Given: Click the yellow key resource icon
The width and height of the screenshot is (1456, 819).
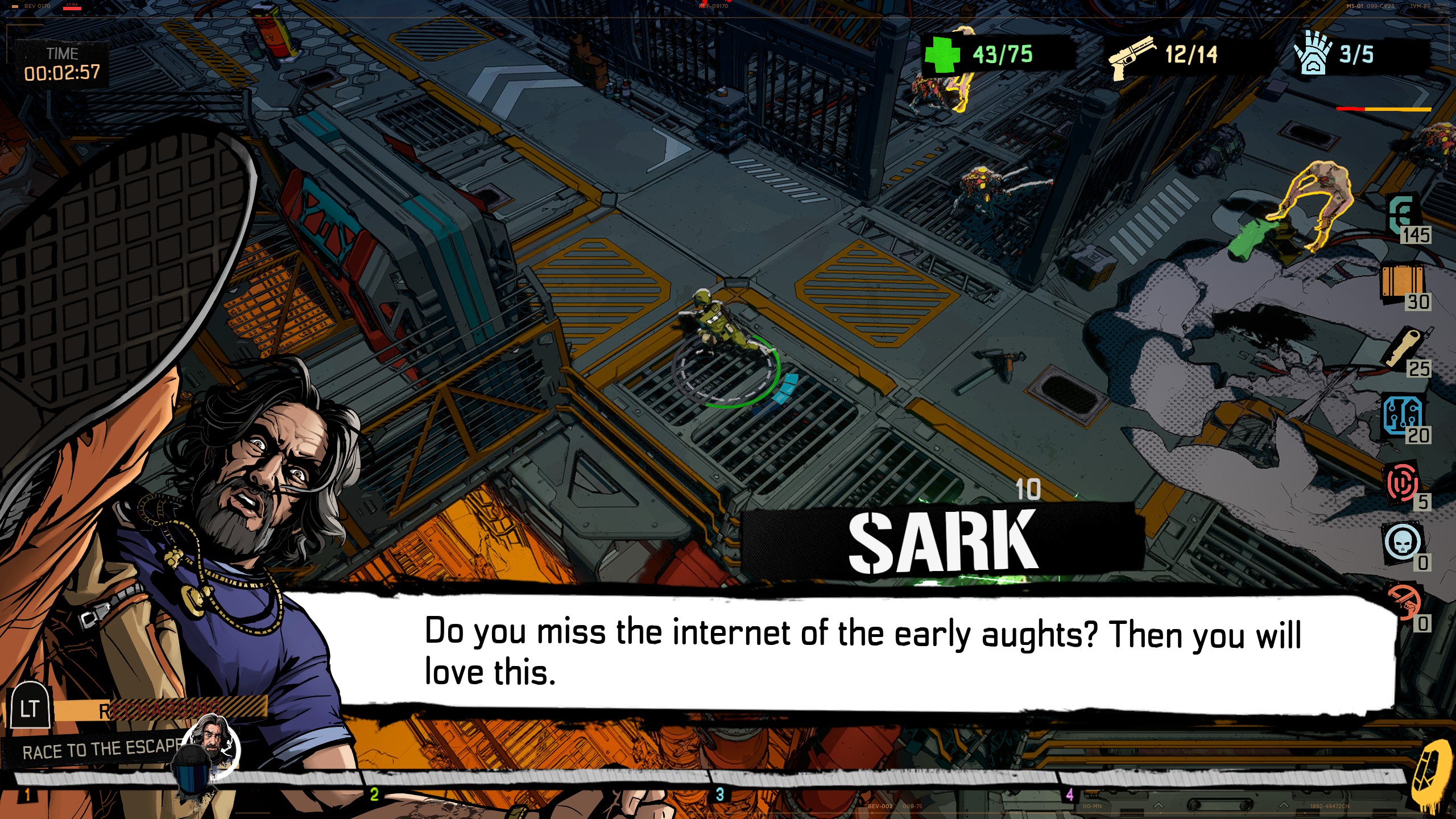Looking at the screenshot, I should tap(1405, 346).
